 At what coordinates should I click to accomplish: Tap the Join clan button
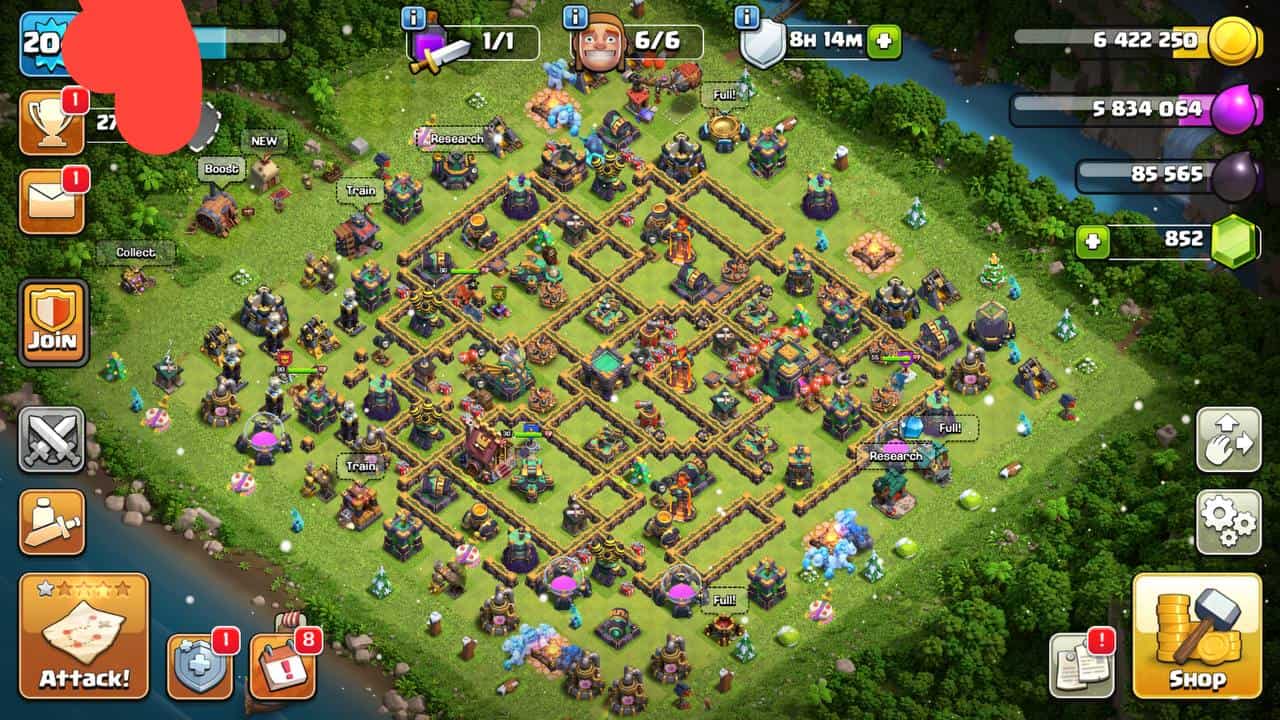pyautogui.click(x=53, y=322)
